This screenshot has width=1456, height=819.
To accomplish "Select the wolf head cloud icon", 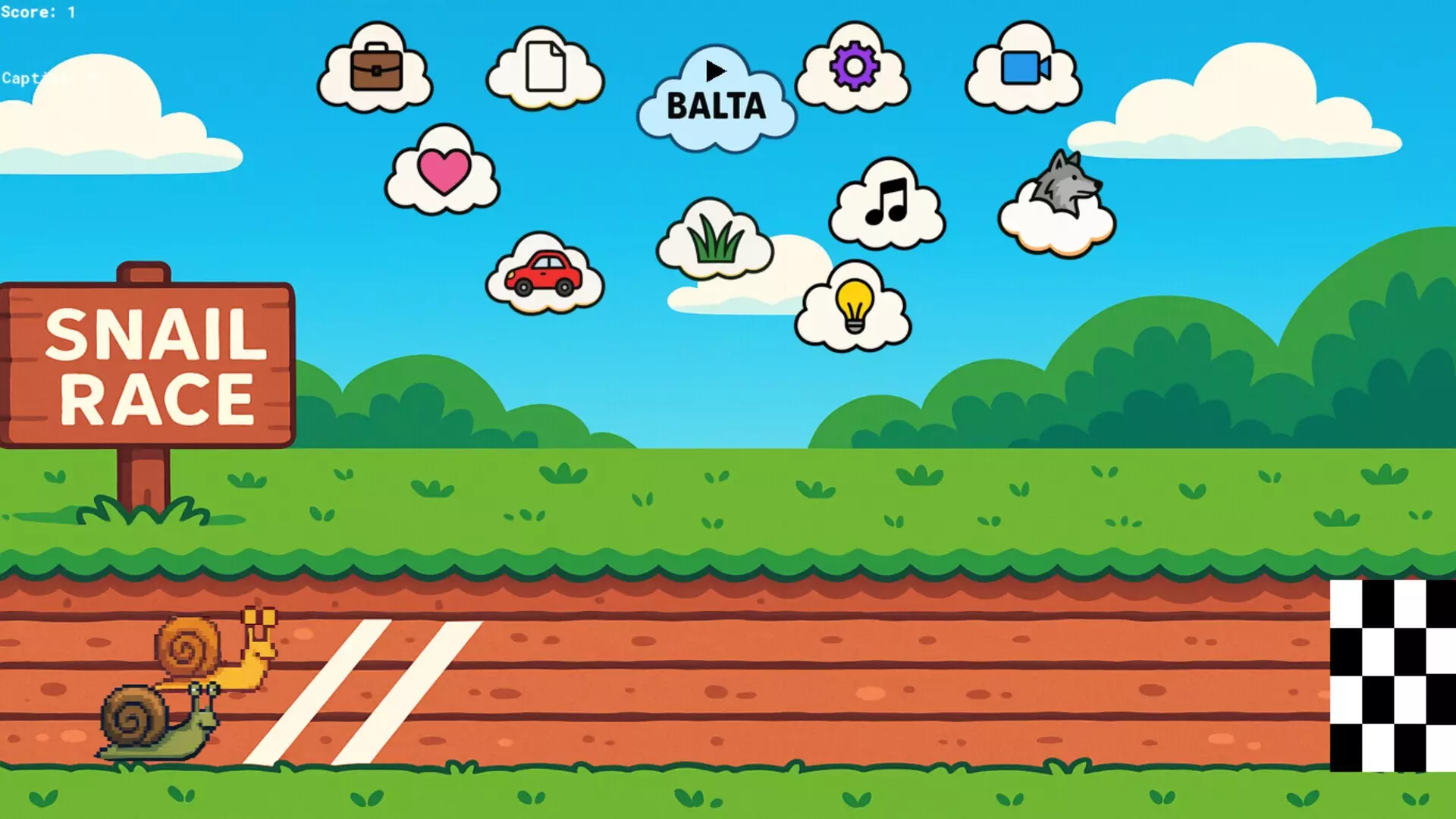I will pos(1065,182).
